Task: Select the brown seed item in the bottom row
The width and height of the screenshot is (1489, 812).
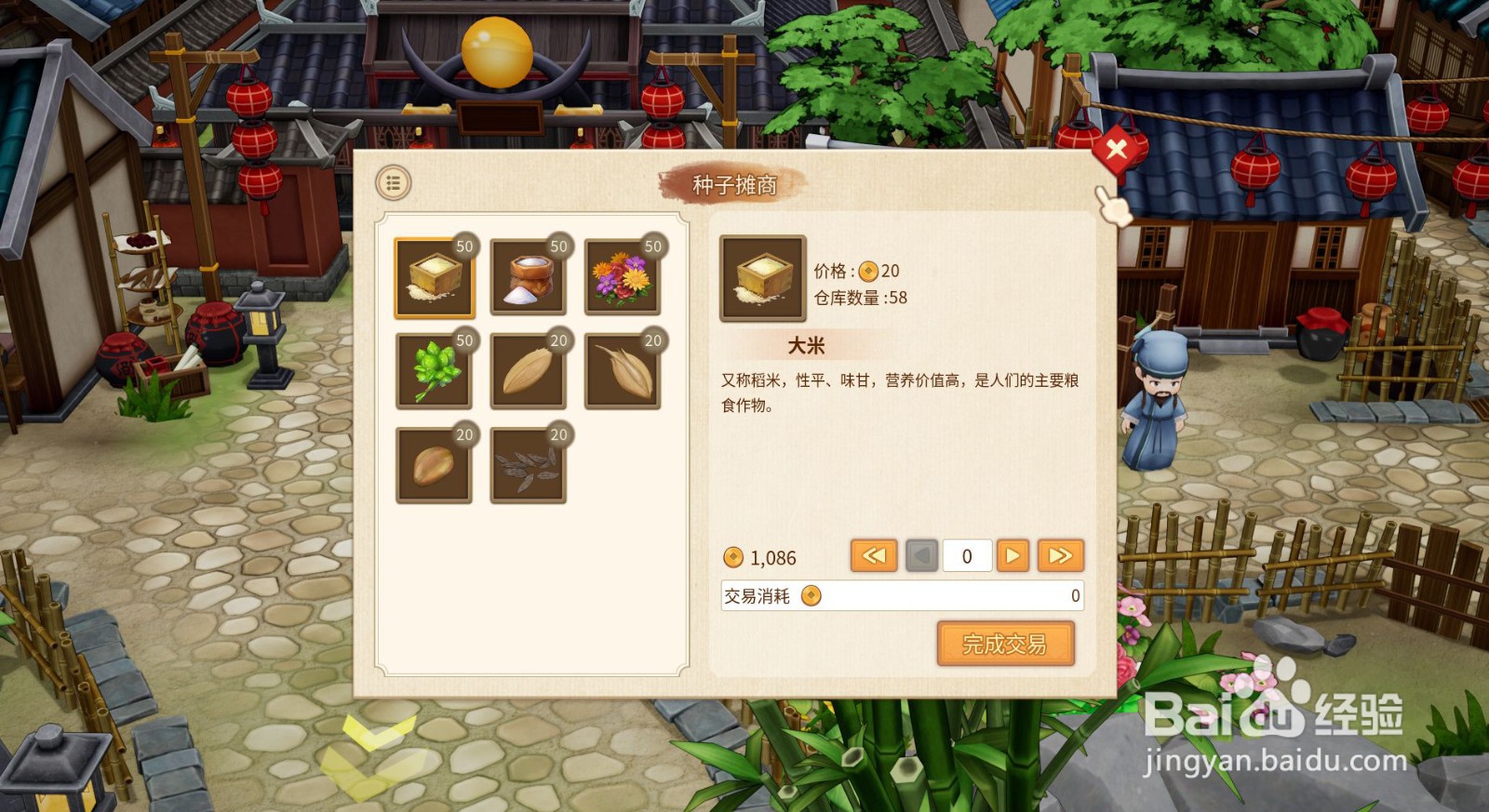Action: (x=434, y=463)
